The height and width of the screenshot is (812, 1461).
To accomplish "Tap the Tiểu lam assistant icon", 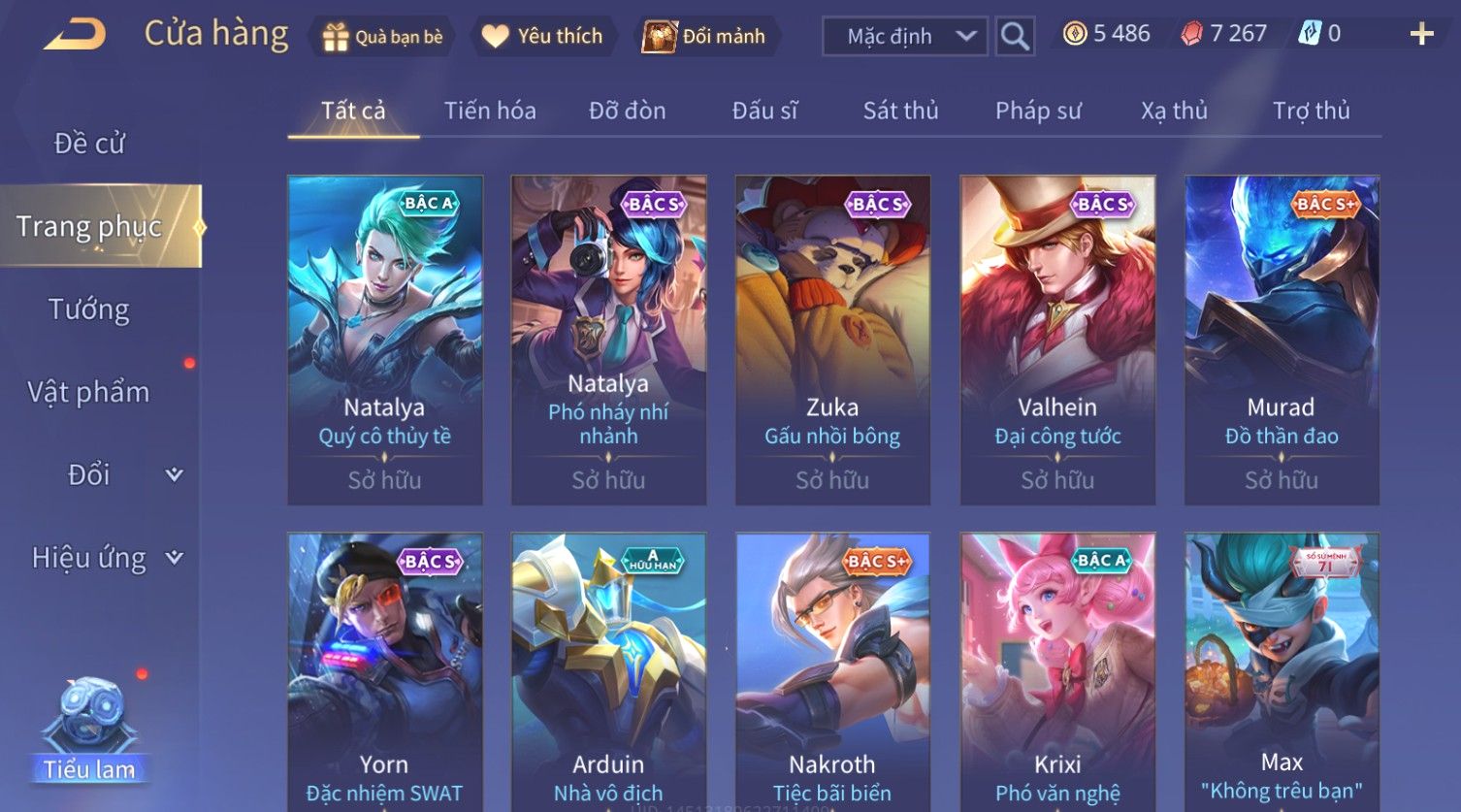I will coord(89,730).
